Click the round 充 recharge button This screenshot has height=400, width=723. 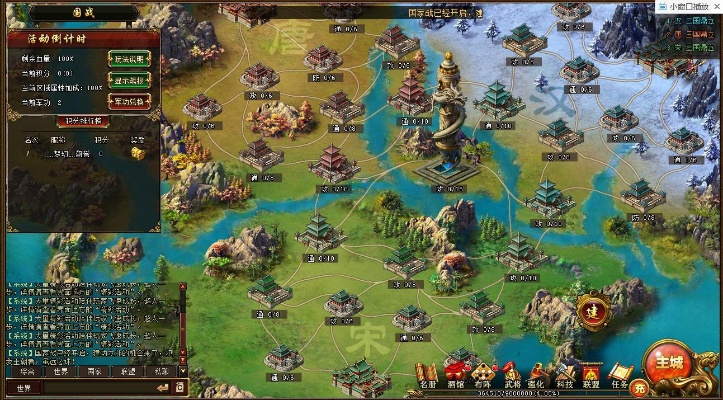pyautogui.click(x=641, y=386)
